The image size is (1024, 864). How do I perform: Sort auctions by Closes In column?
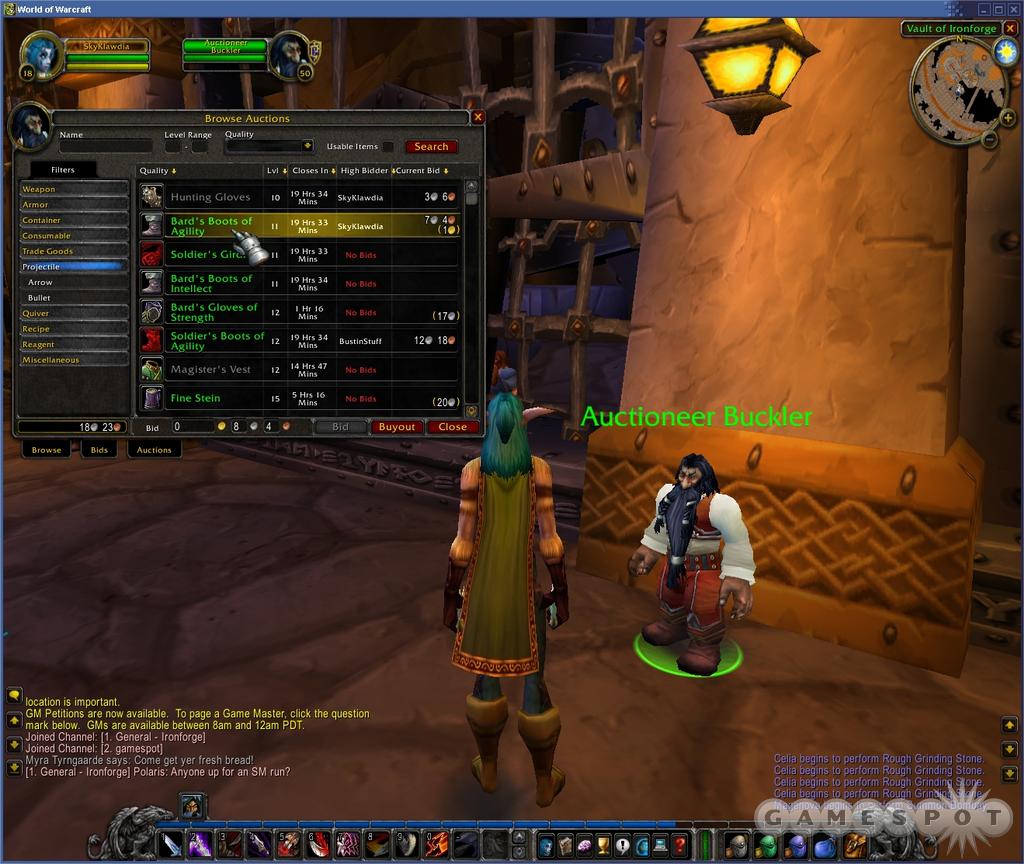(x=311, y=171)
